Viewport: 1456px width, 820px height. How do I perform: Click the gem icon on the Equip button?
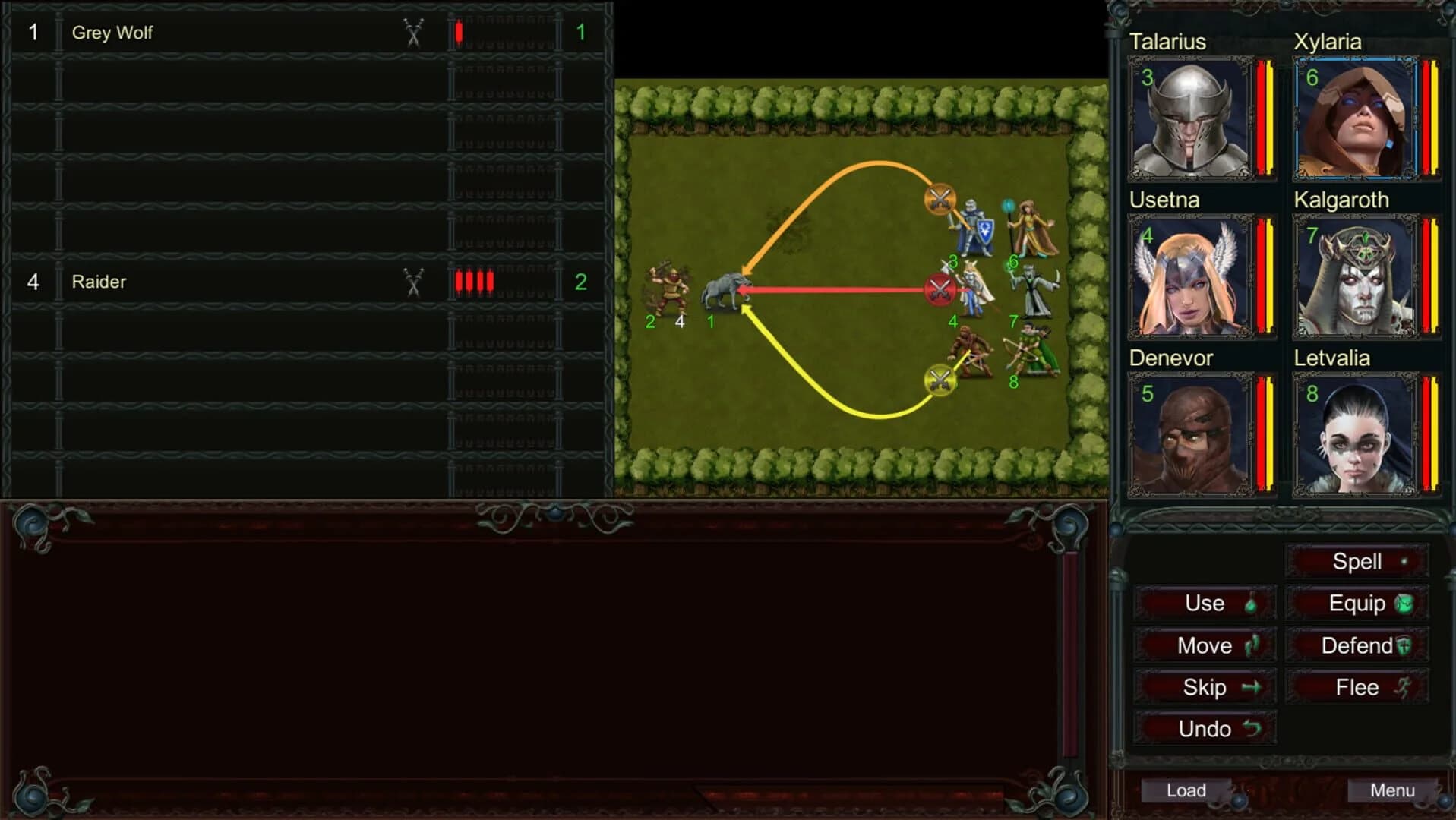(1405, 604)
